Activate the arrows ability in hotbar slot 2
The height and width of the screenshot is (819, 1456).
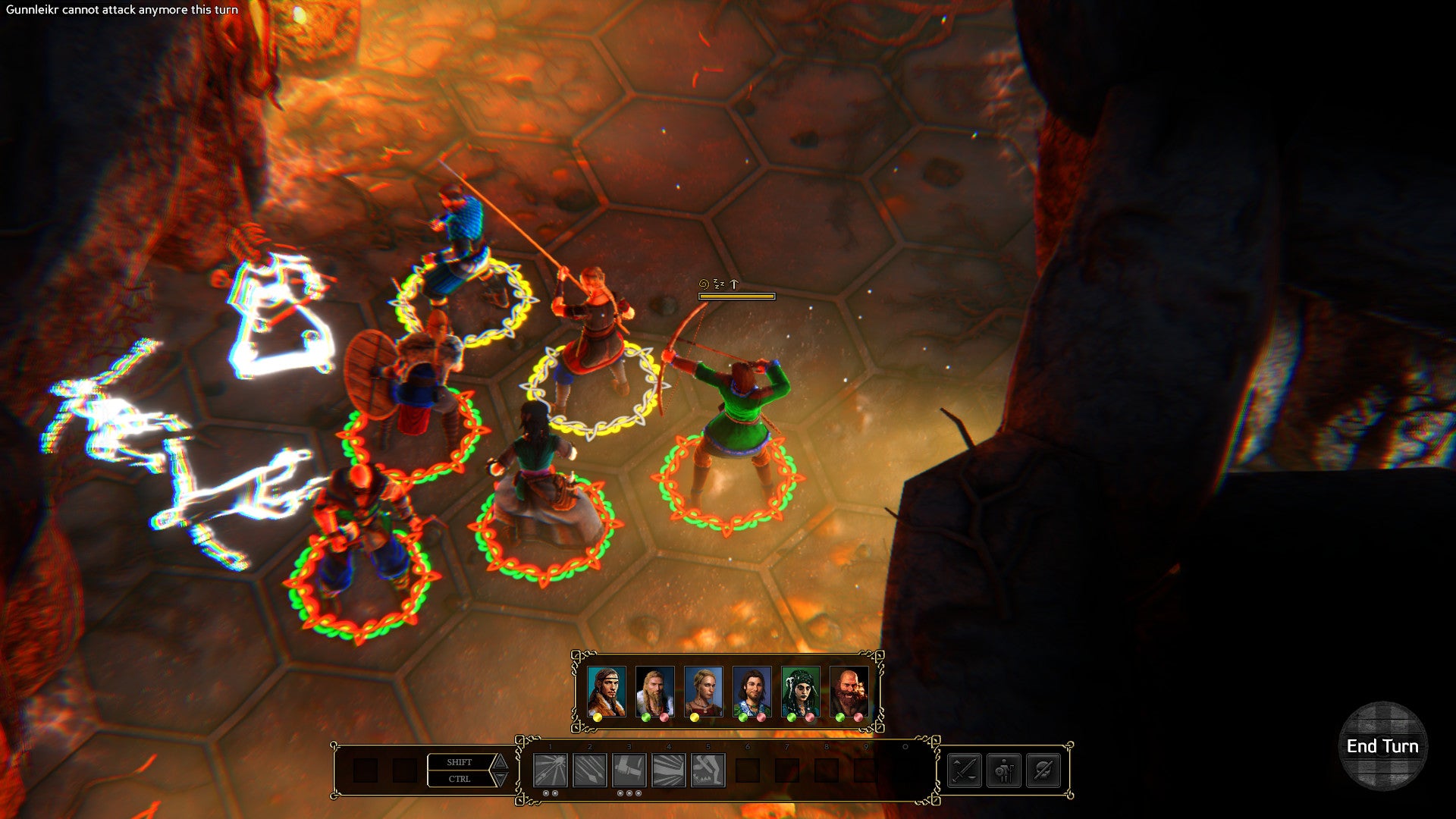coord(589,770)
